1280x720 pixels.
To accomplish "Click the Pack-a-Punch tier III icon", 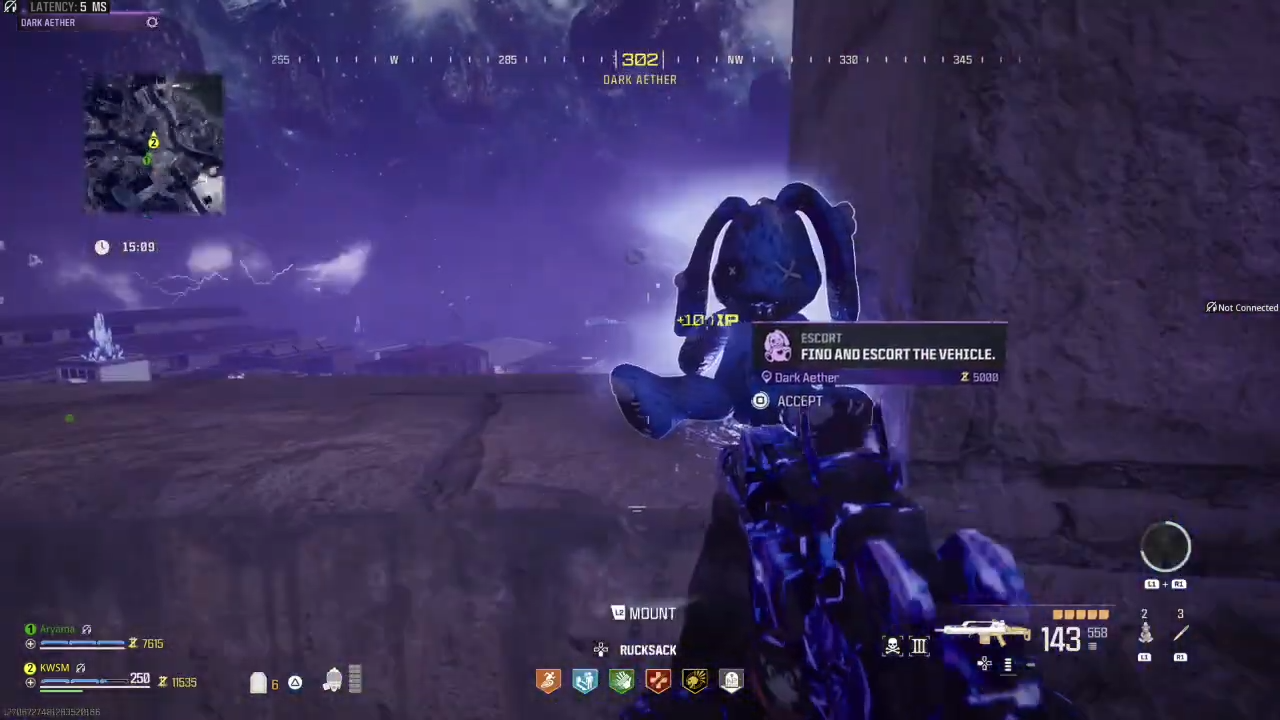I will (919, 647).
